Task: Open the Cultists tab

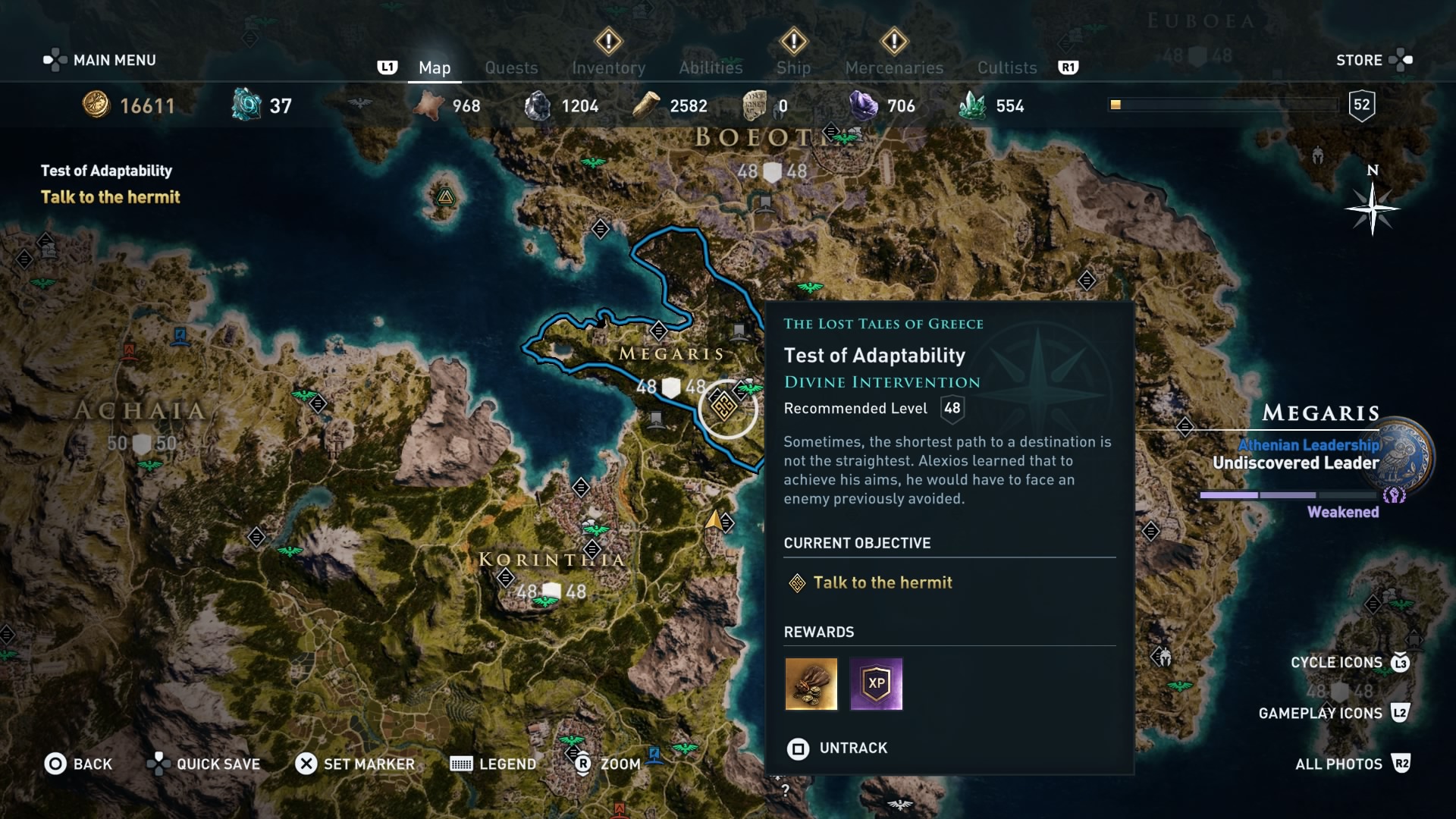Action: click(1007, 67)
